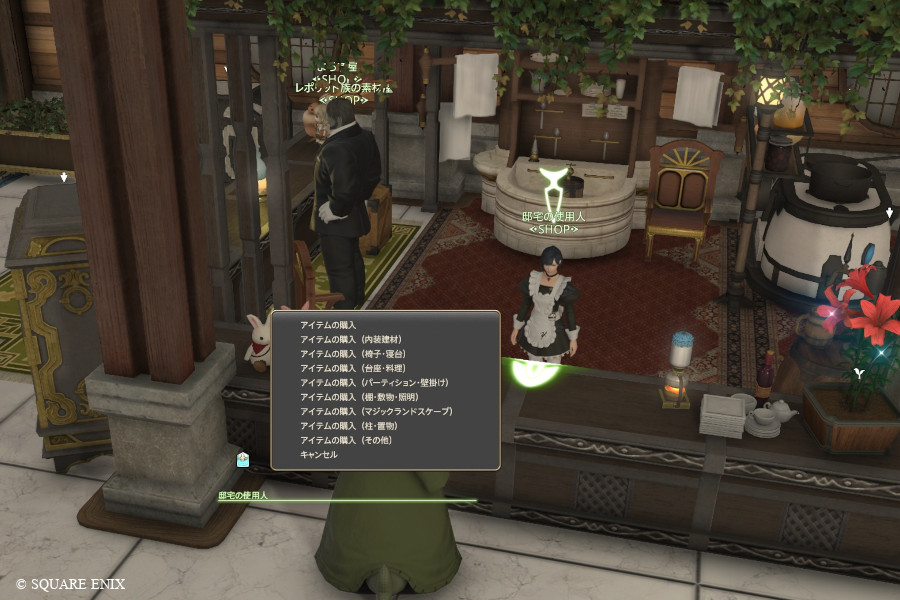
Task: Choose アイテムの購入 (柱・置物)
Action: click(350, 426)
